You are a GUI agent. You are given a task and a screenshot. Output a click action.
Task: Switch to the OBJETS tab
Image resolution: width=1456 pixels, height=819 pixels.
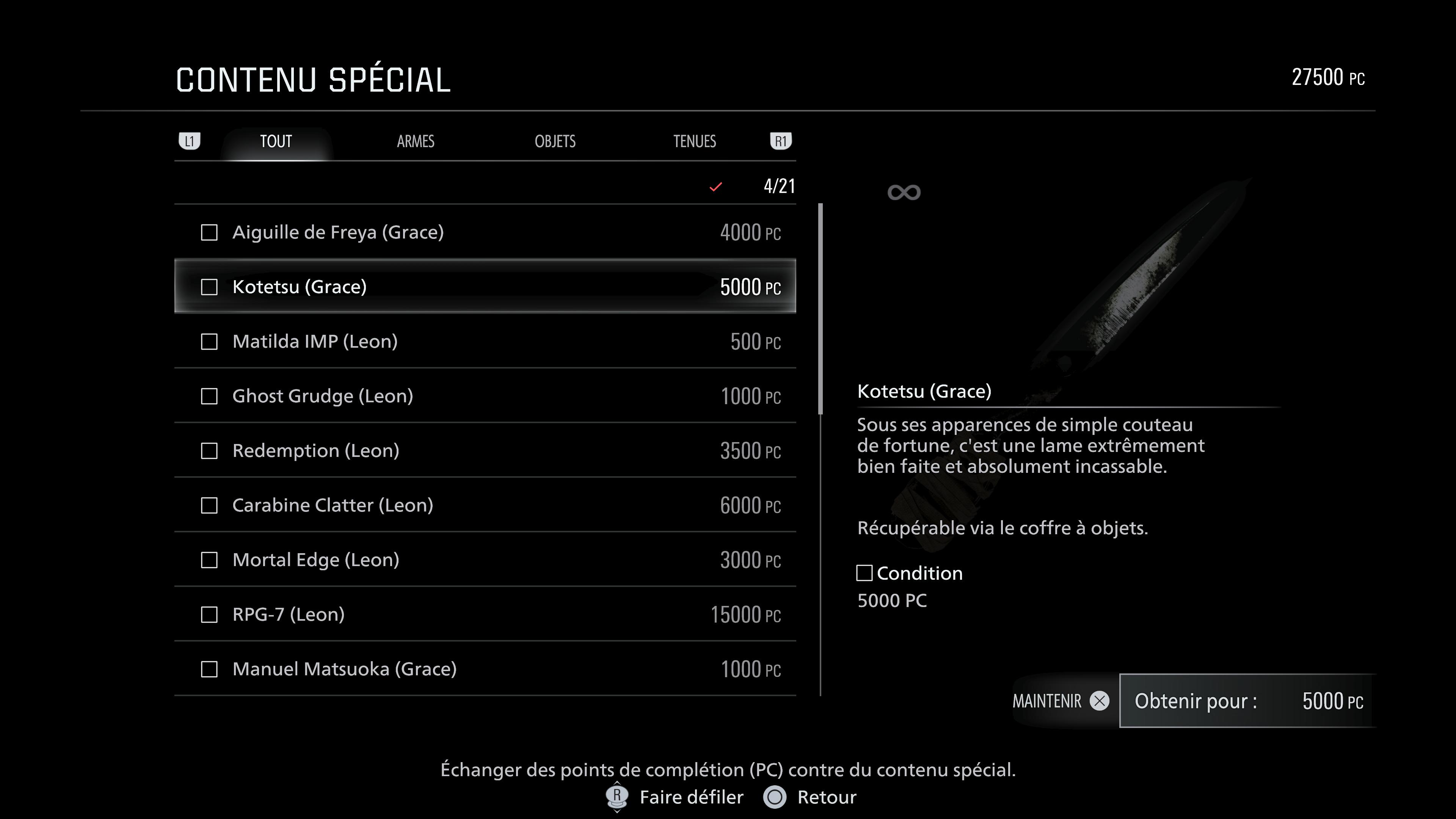pyautogui.click(x=555, y=141)
